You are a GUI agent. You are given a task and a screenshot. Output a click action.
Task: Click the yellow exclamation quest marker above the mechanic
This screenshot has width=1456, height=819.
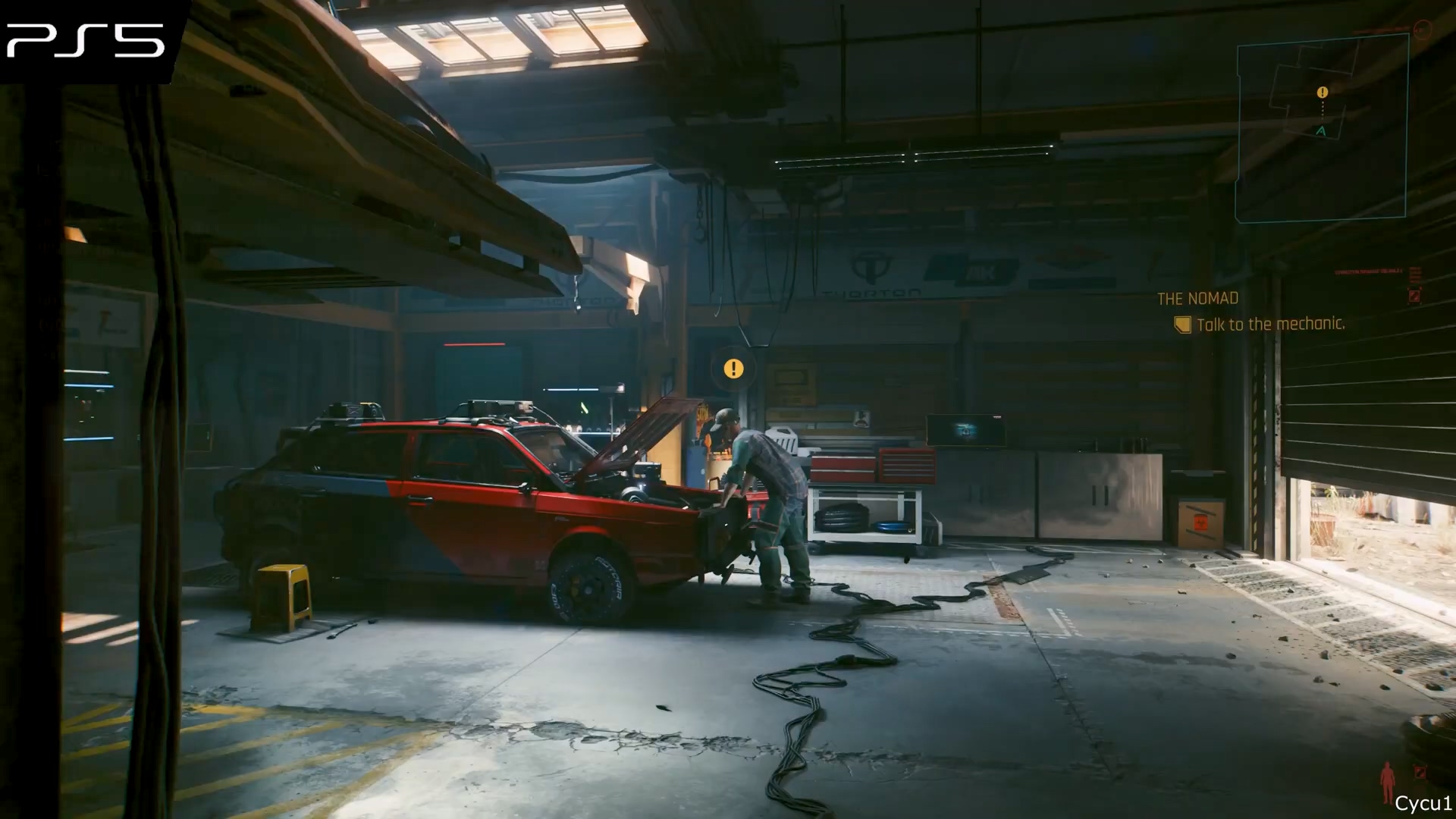tap(733, 369)
